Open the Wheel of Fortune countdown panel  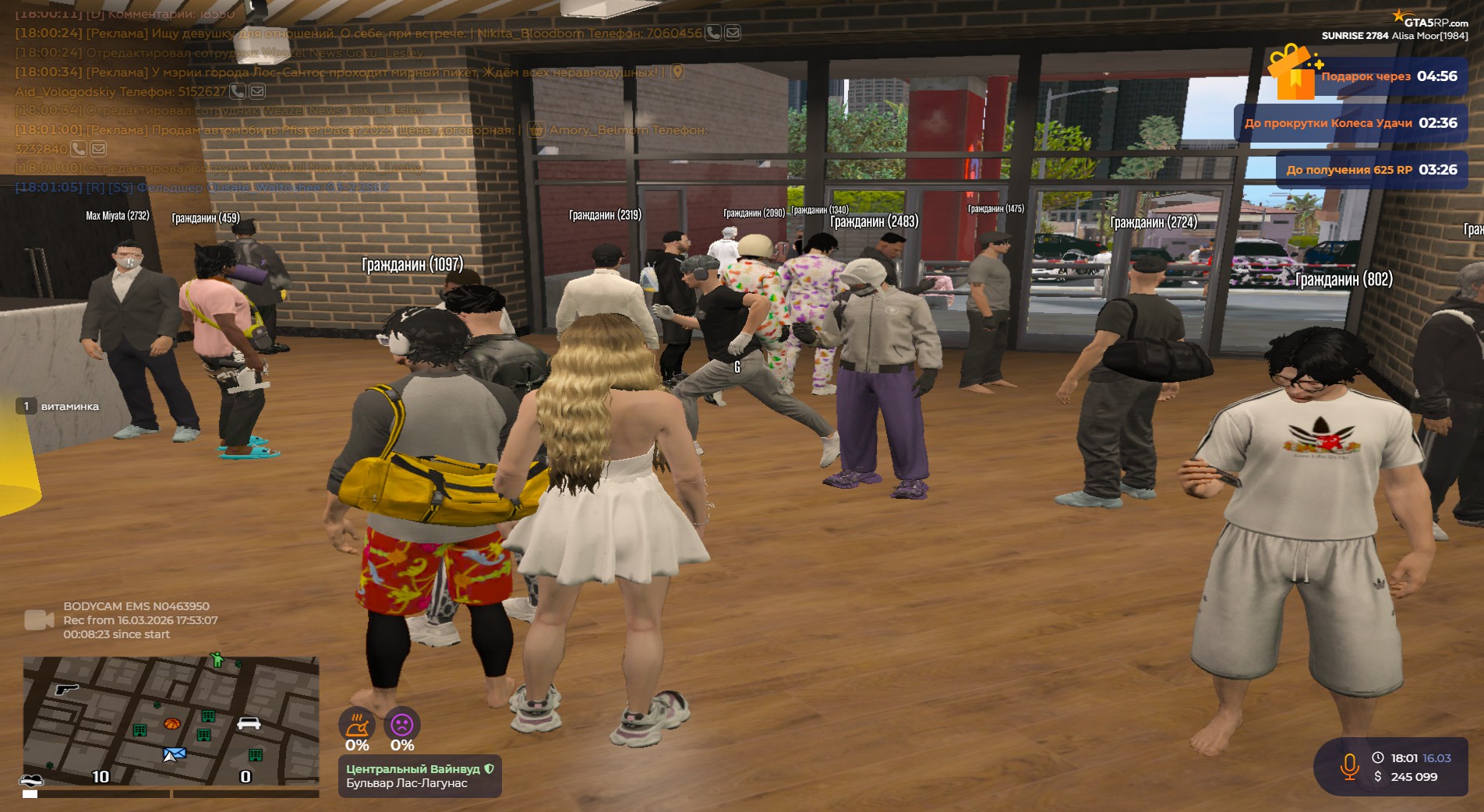(x=1350, y=123)
